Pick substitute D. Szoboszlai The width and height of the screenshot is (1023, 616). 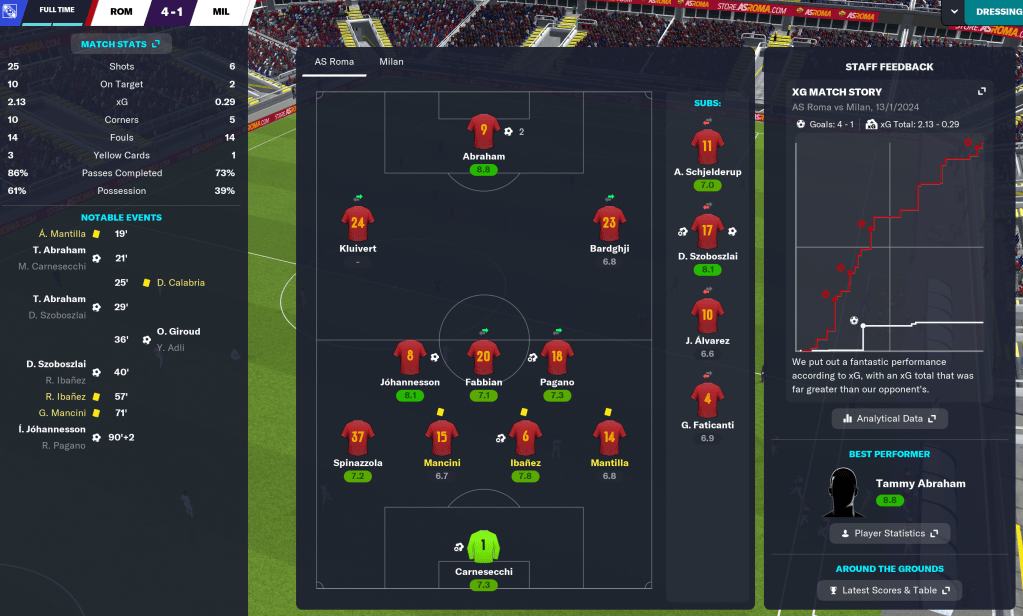point(707,232)
